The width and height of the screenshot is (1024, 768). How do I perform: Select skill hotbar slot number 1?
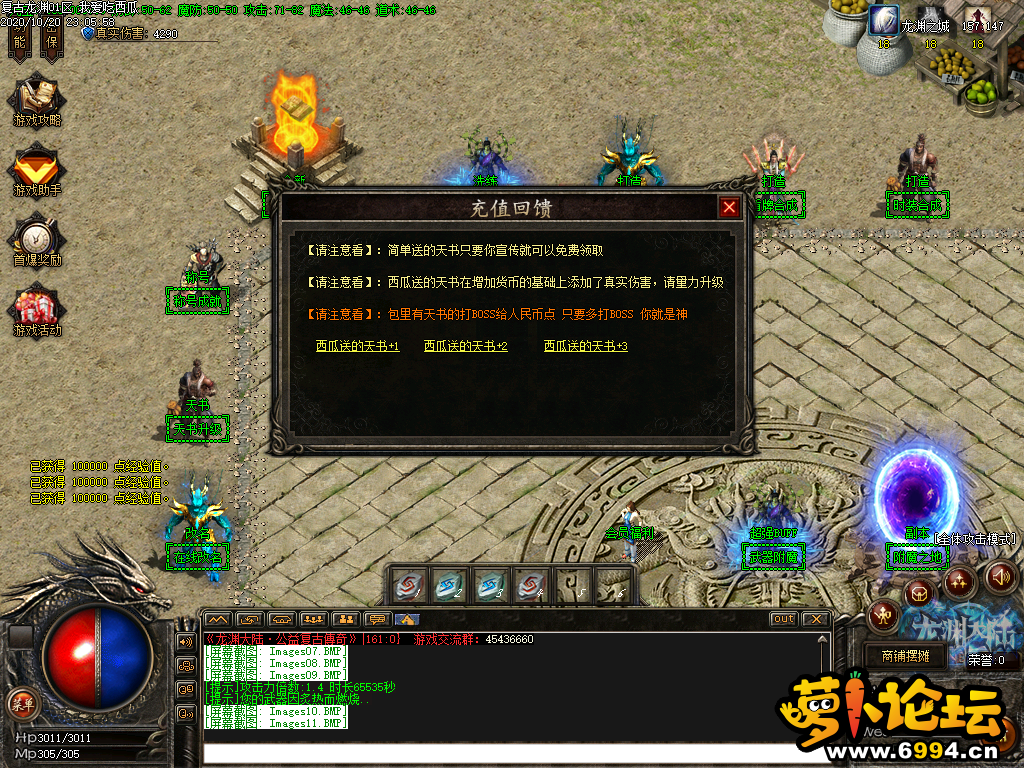coord(408,586)
